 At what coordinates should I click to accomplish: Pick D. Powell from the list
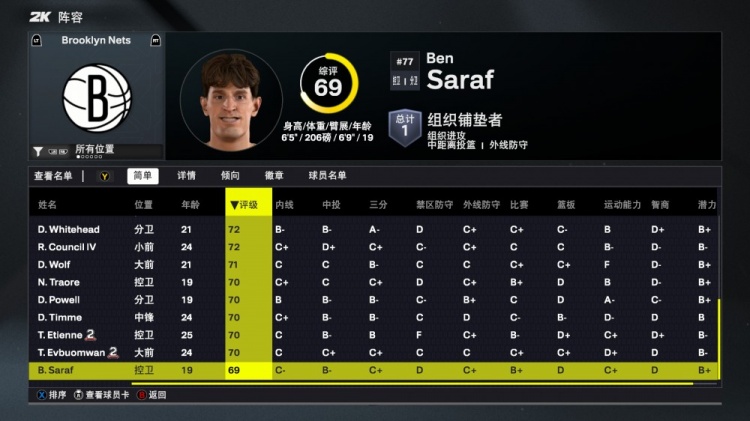coord(59,300)
